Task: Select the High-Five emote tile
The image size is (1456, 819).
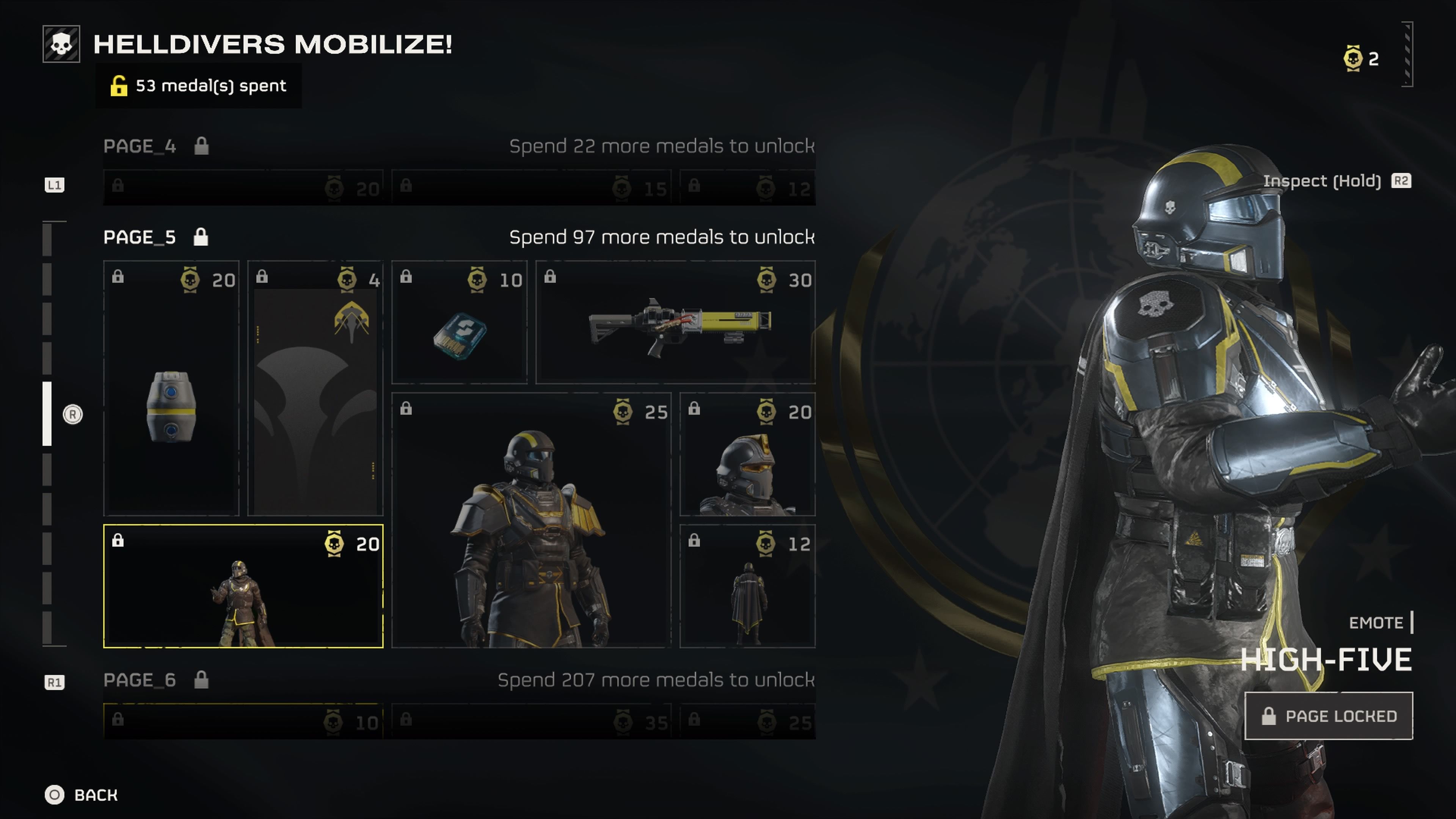Action: [243, 586]
